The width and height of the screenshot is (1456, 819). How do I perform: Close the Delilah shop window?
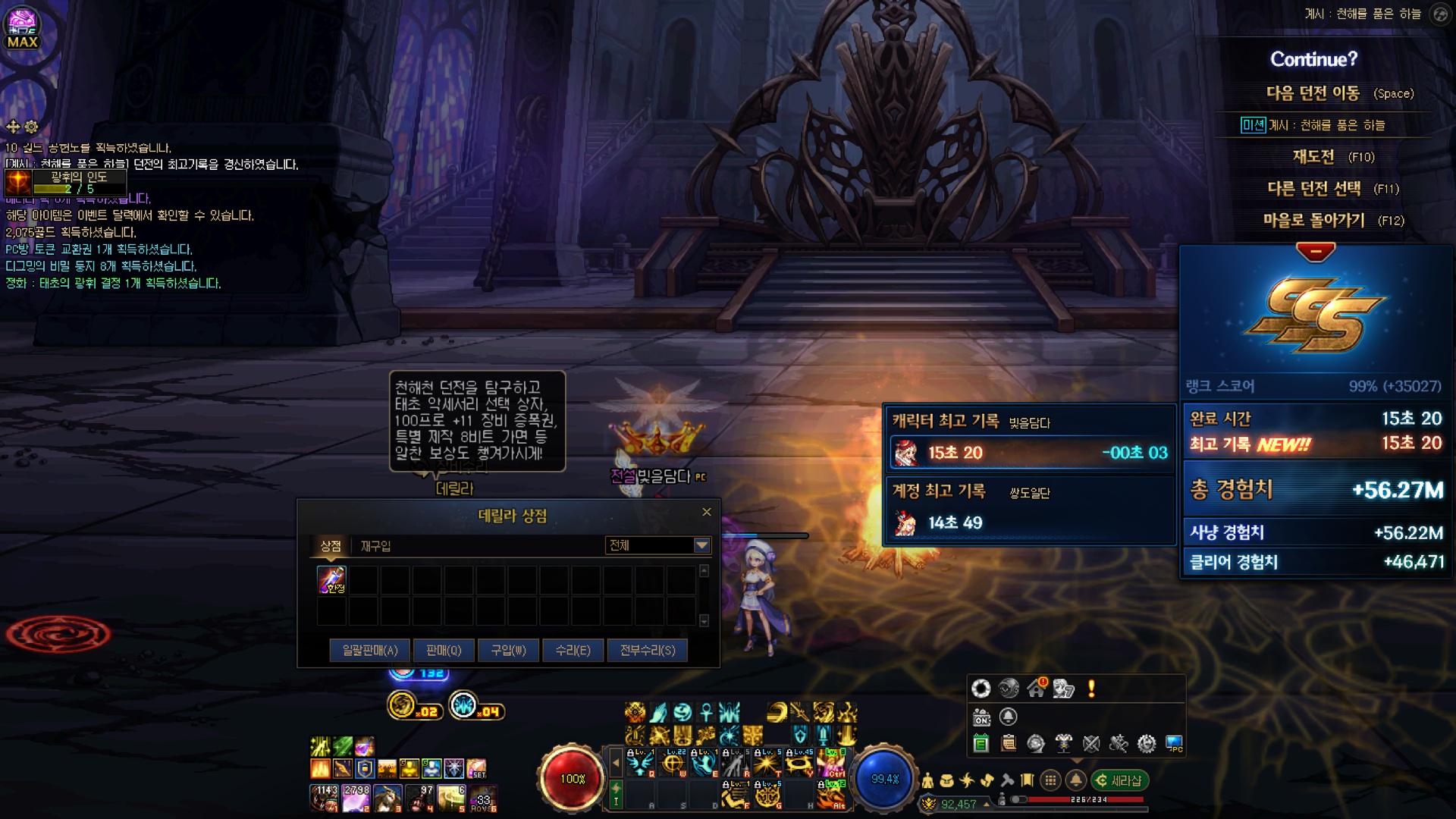pyautogui.click(x=707, y=512)
